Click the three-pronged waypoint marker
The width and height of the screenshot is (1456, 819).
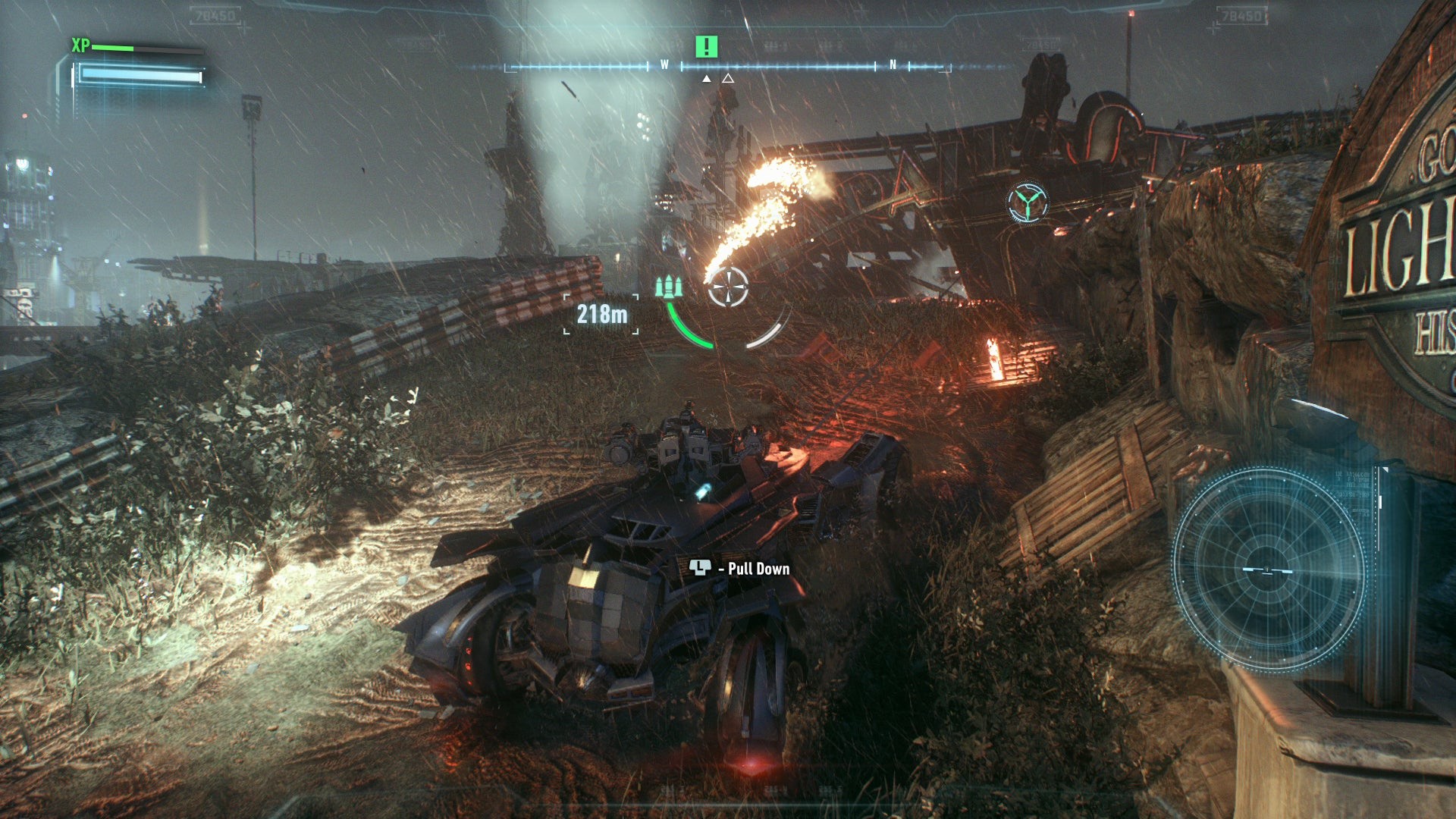coord(1028,202)
